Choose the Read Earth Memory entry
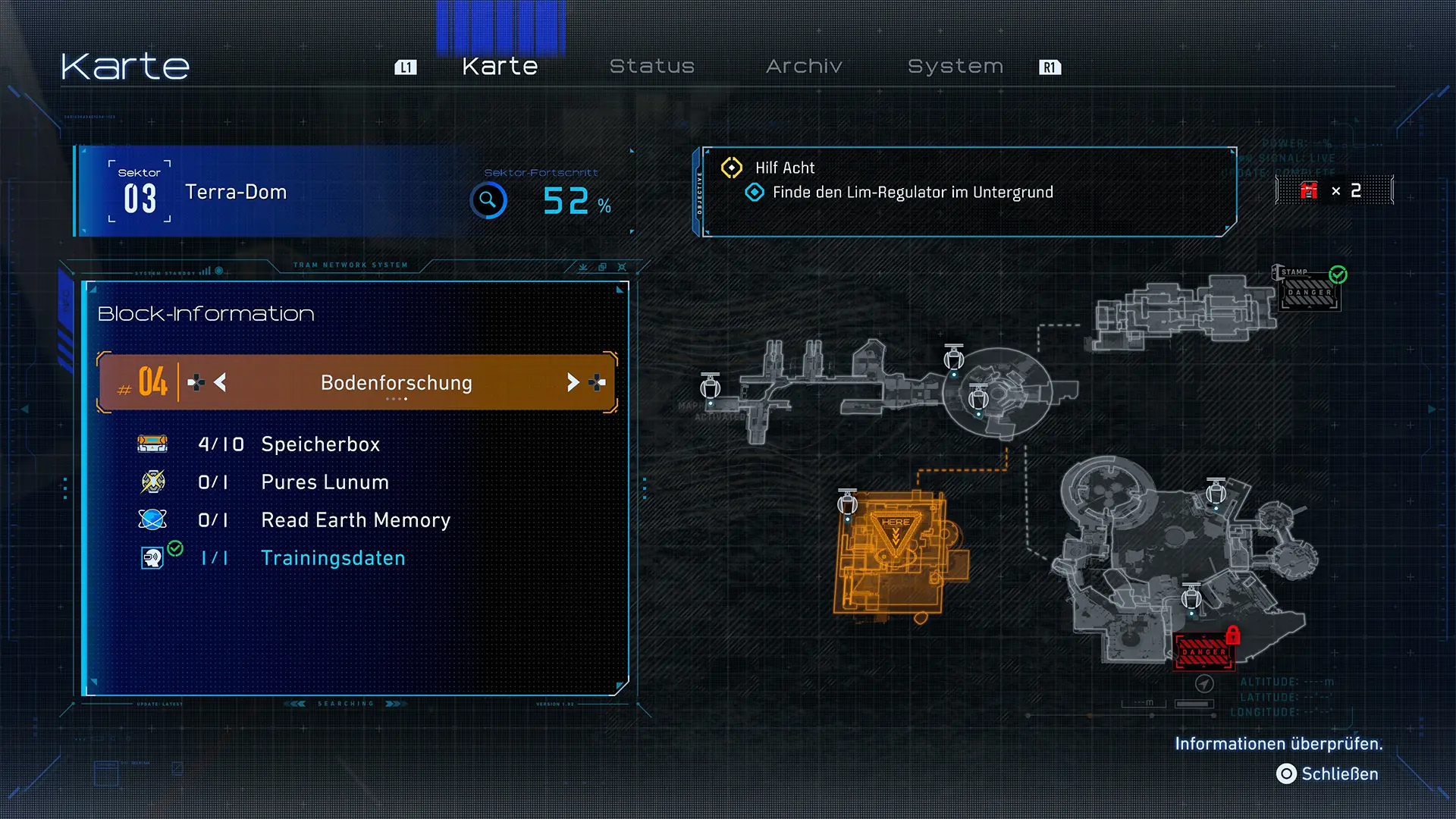 (x=355, y=520)
